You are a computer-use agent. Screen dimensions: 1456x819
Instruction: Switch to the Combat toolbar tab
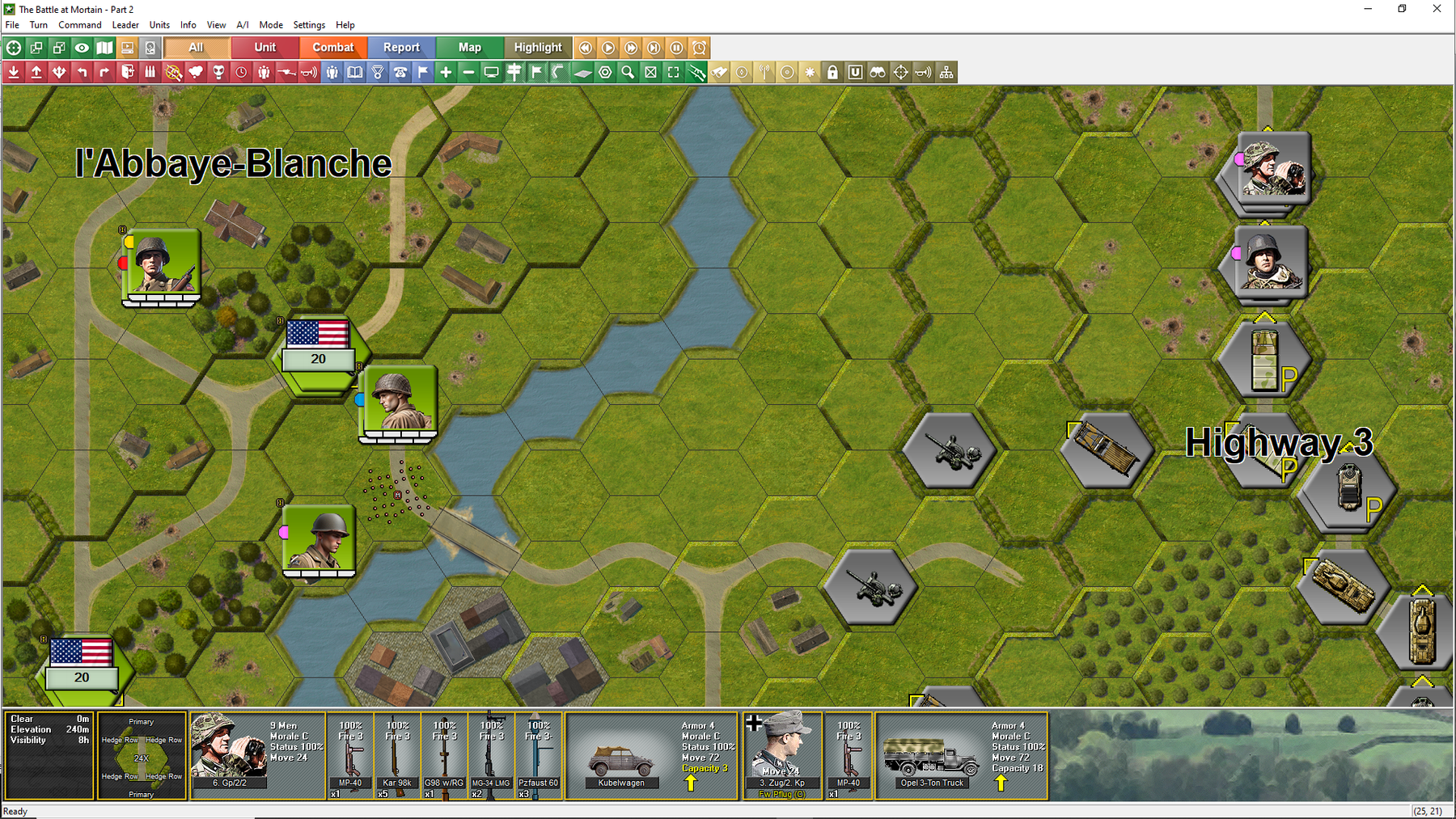point(333,48)
